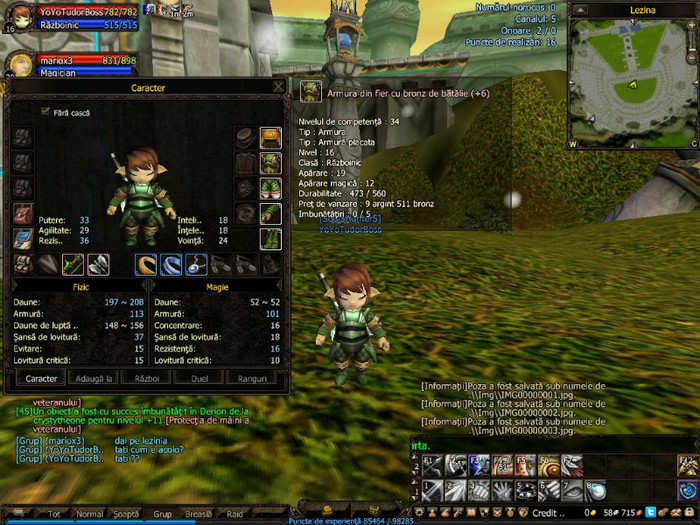Close the Caracter window
The image size is (700, 525).
click(x=279, y=87)
